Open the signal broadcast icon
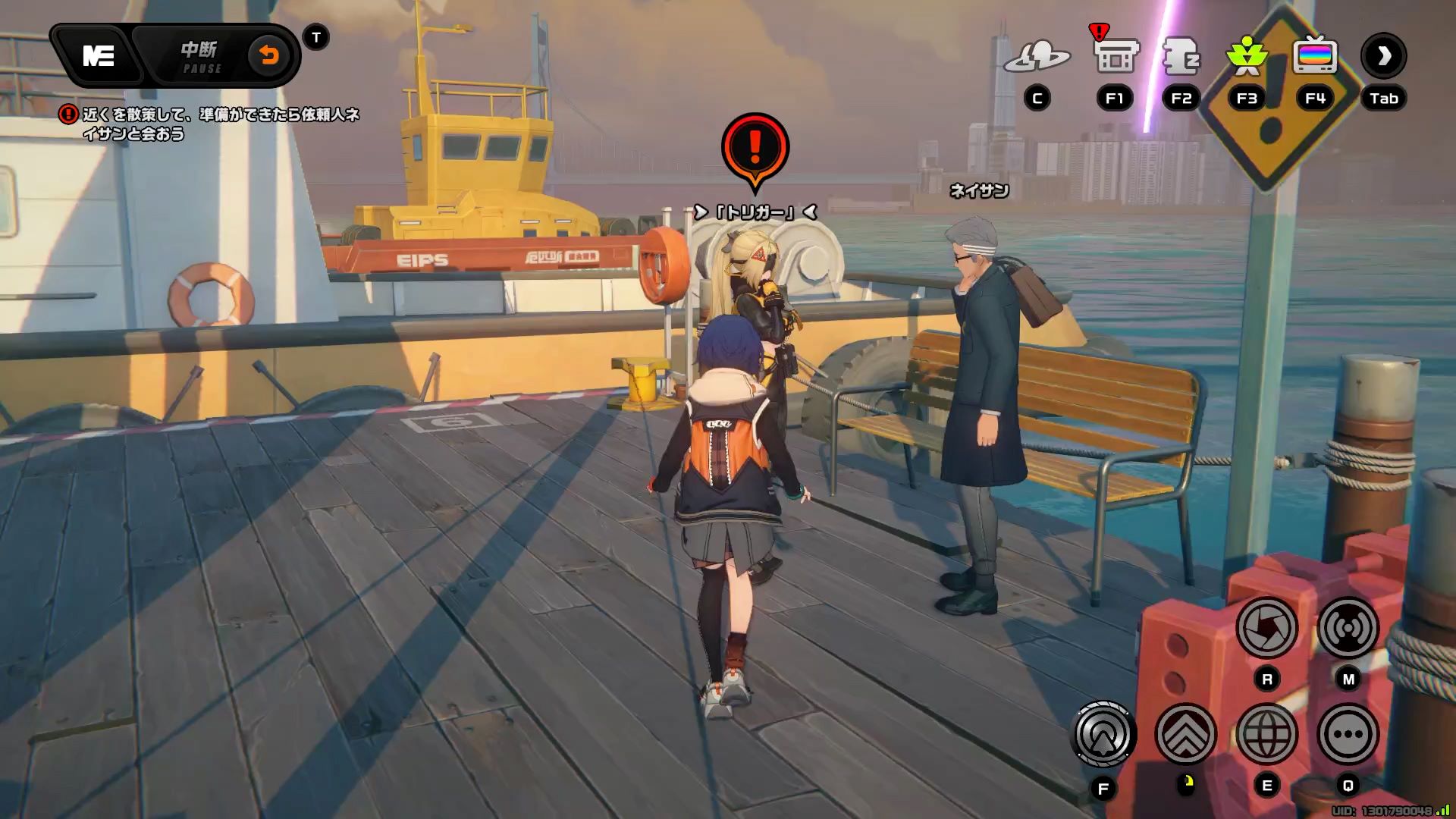The image size is (1456, 819). point(1348,628)
